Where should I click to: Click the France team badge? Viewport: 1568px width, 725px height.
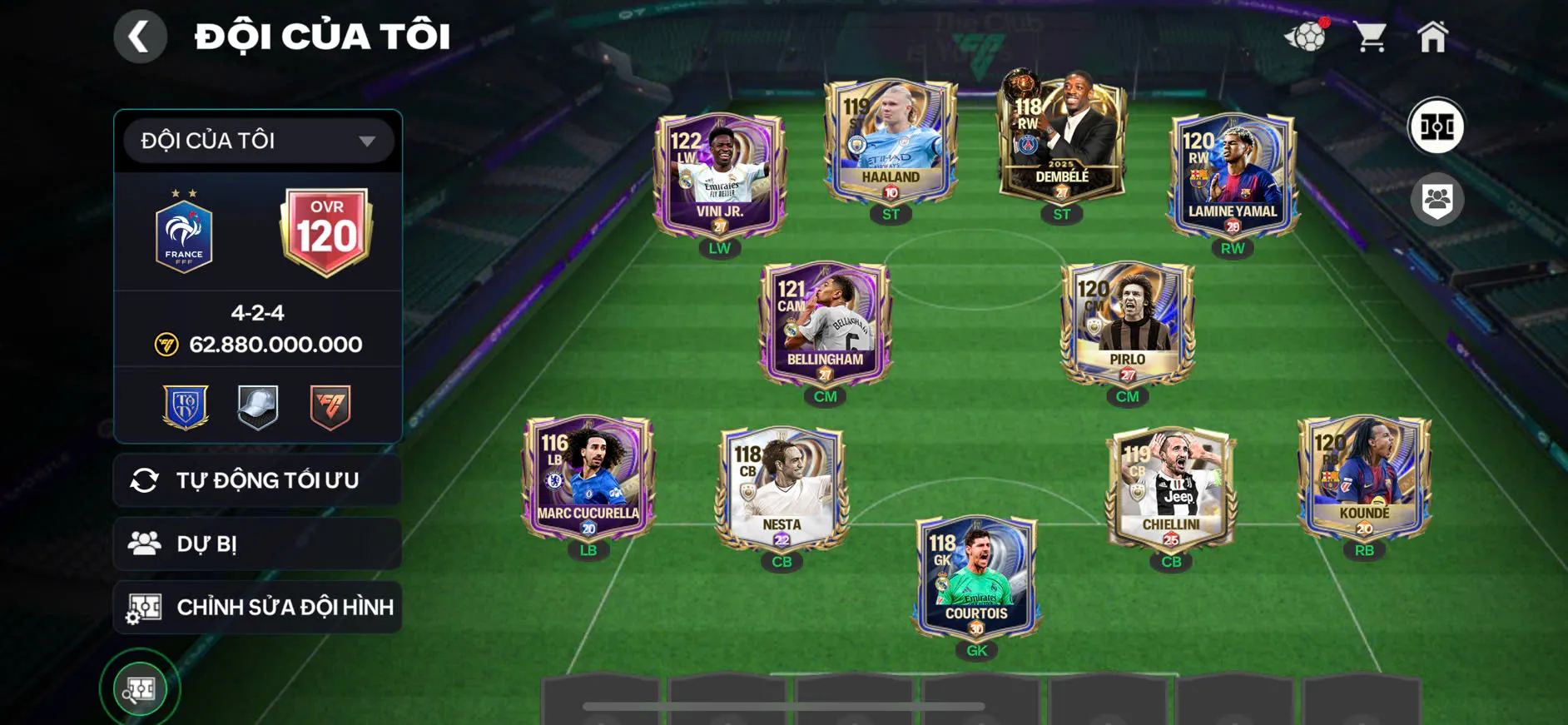[x=184, y=236]
